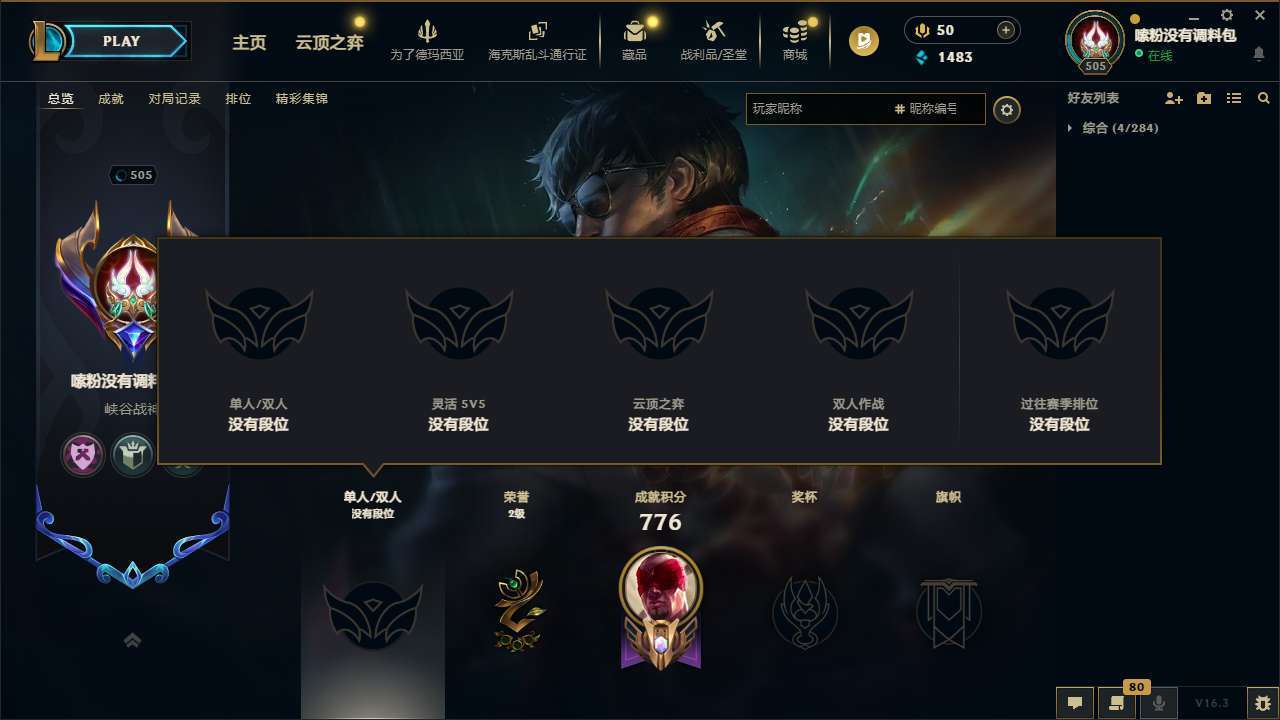The height and width of the screenshot is (720, 1280).
Task: Open chat with the speech bubble icon
Action: coord(1075,703)
